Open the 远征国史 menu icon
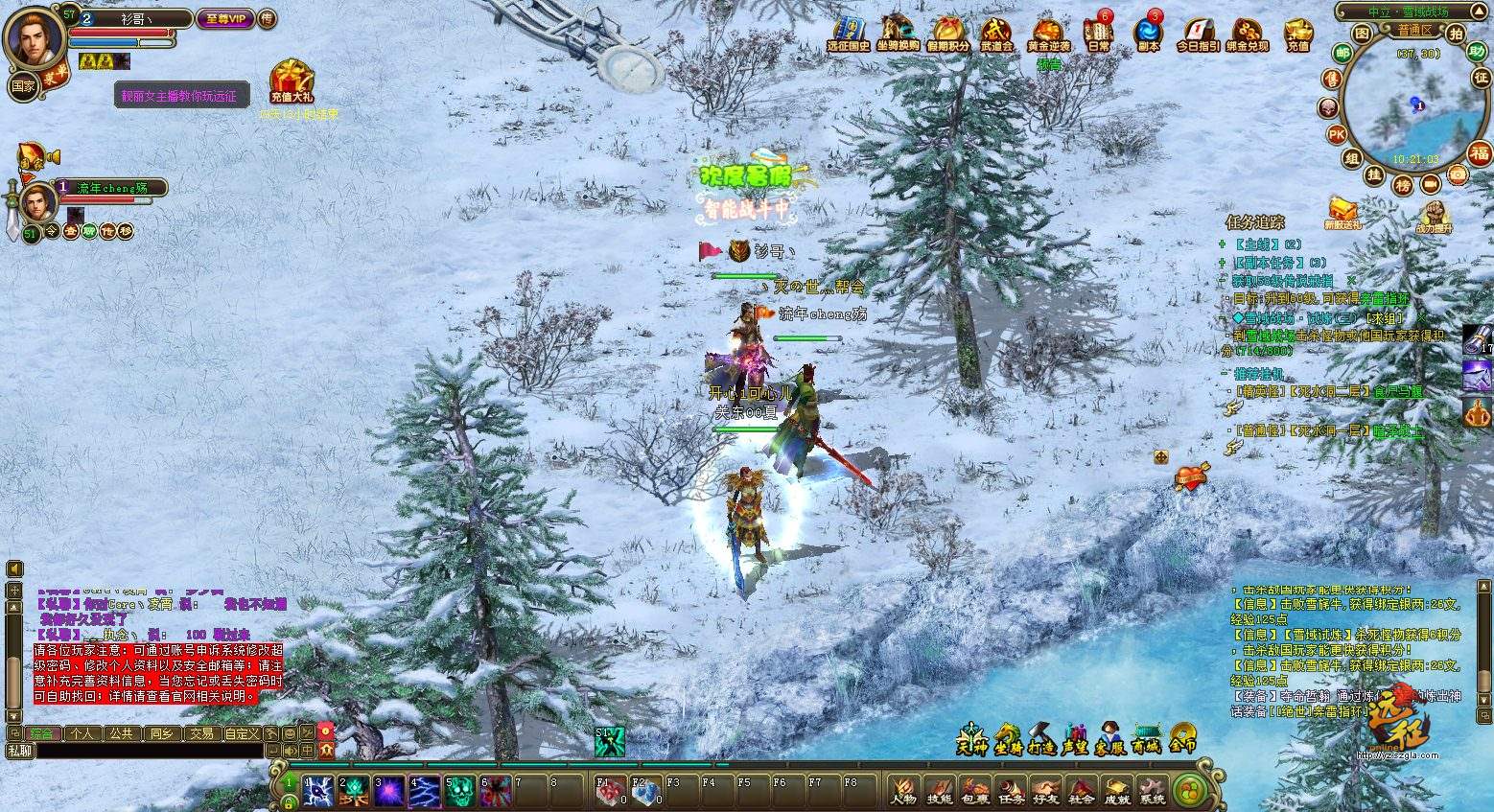 pos(848,33)
